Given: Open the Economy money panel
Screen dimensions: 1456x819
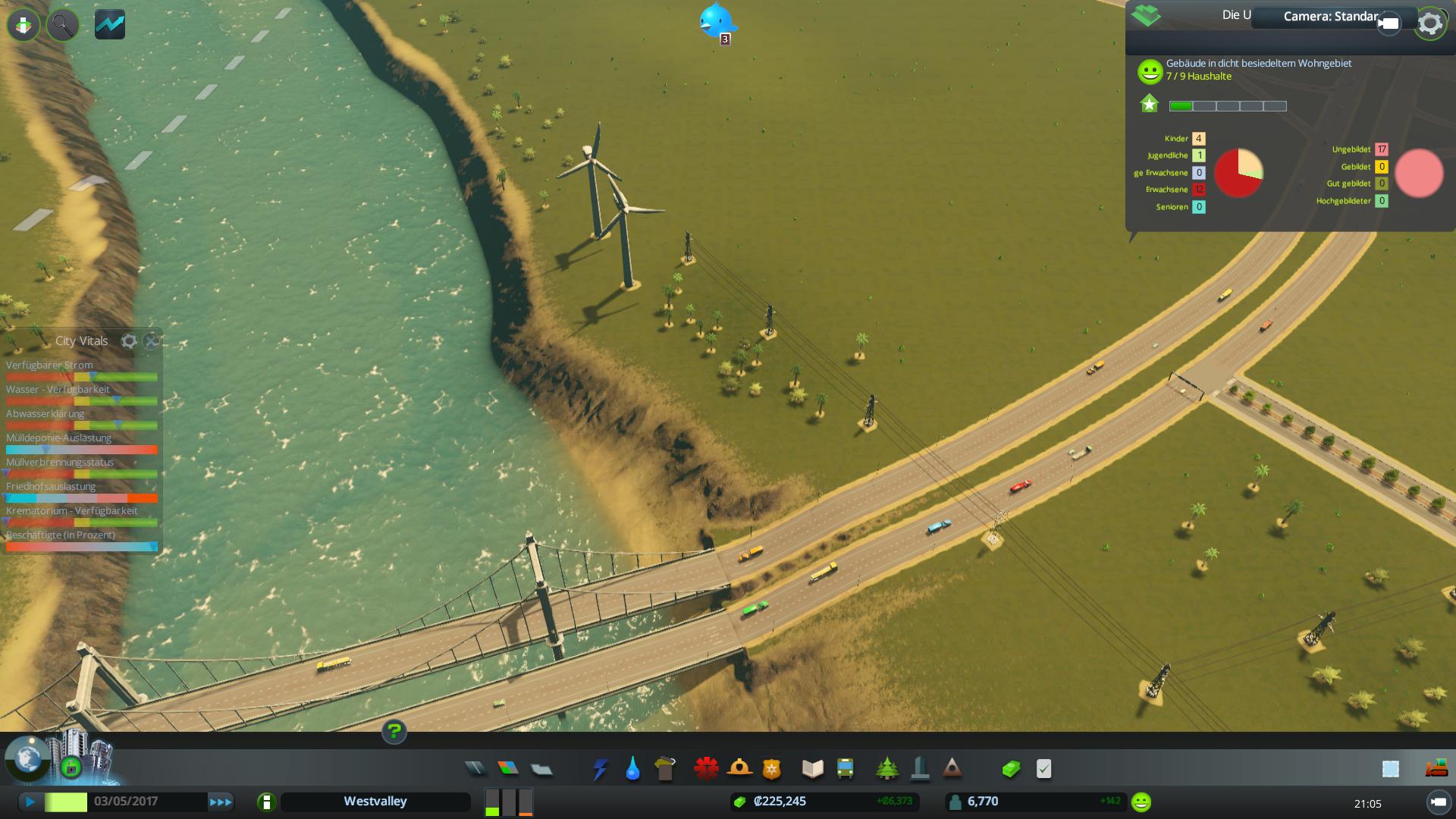Looking at the screenshot, I should (x=1011, y=769).
